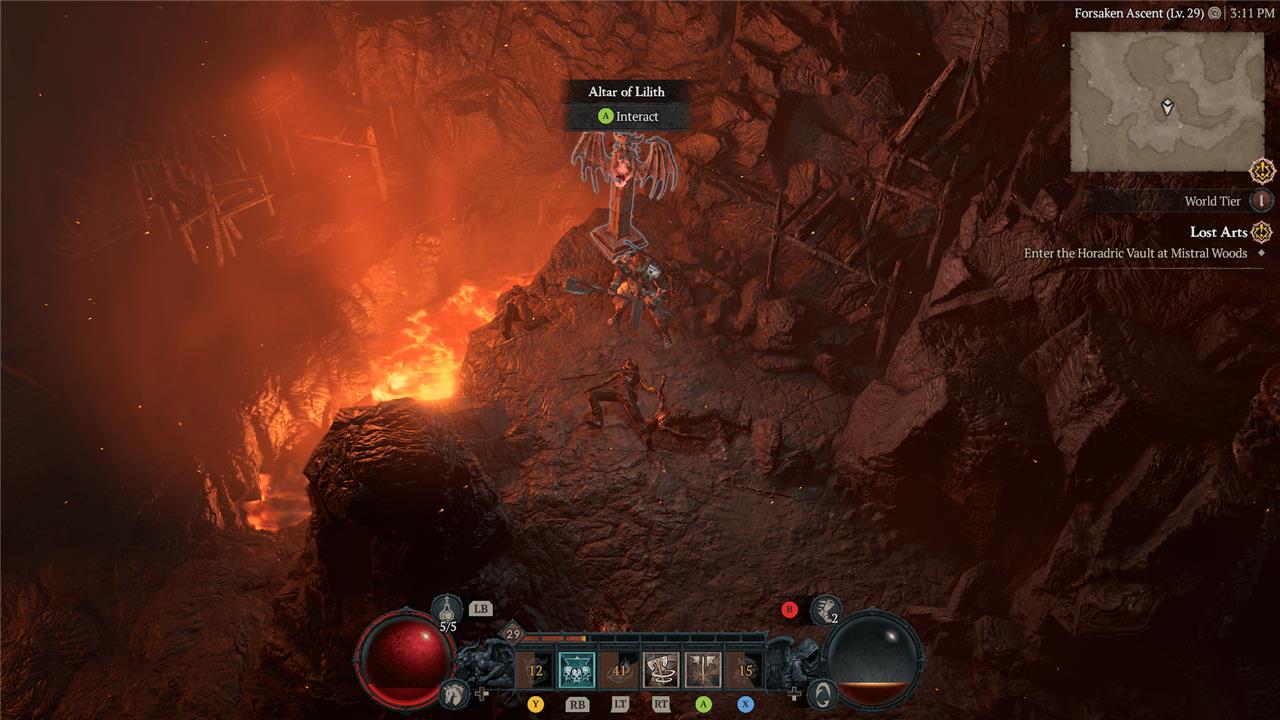Click the evade boot icon

click(825, 609)
